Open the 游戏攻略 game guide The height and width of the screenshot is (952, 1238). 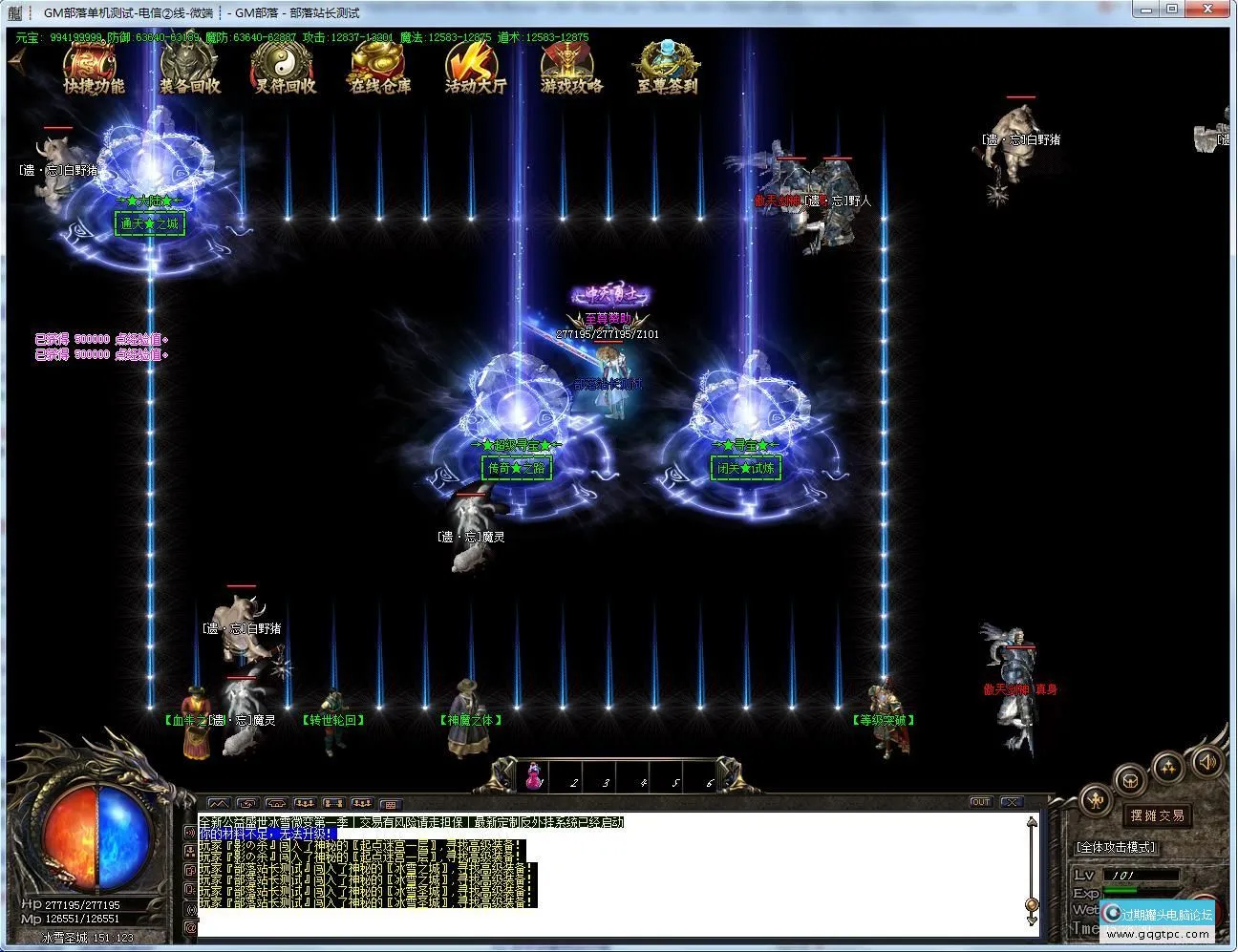click(571, 69)
